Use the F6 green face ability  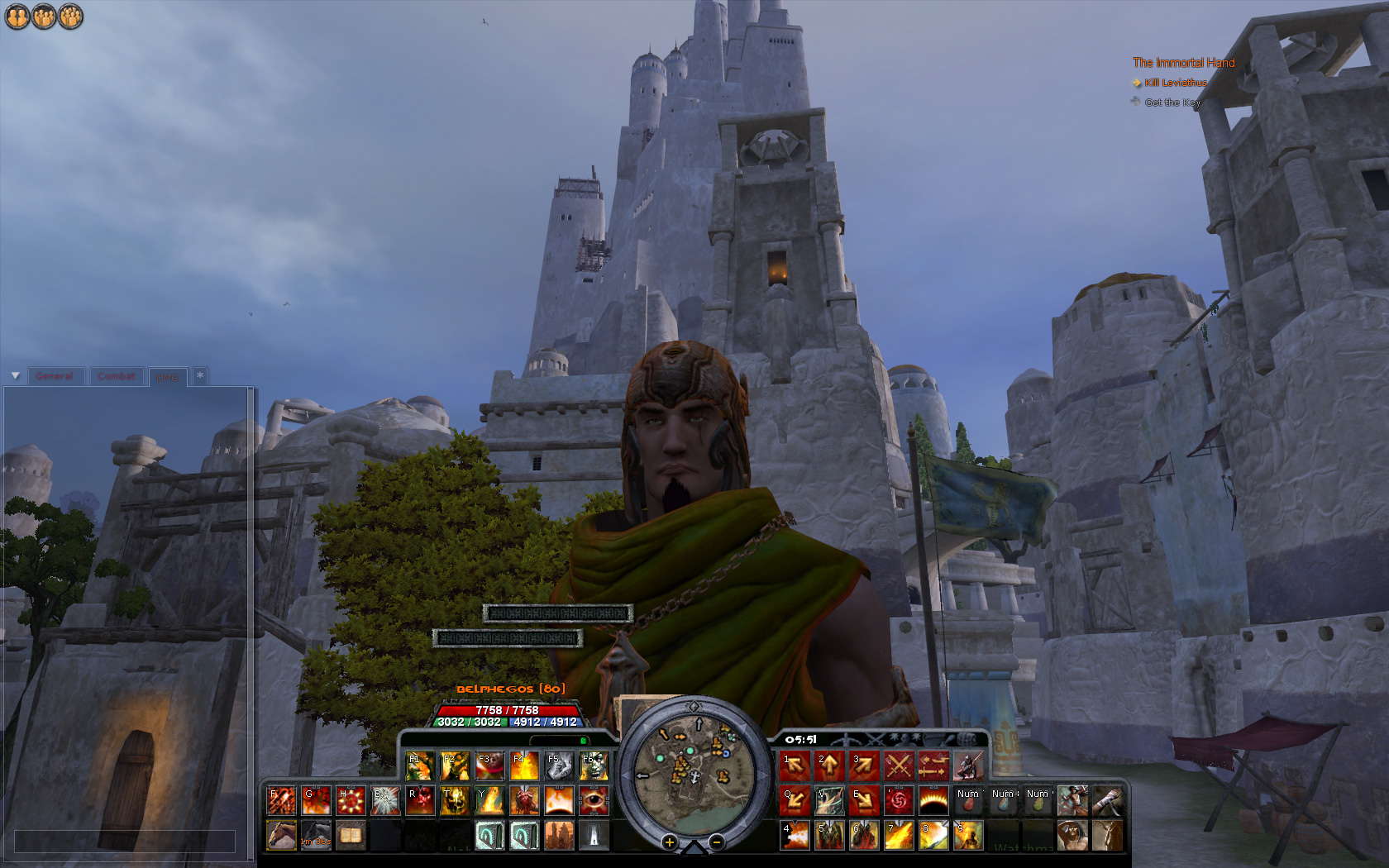click(x=594, y=766)
